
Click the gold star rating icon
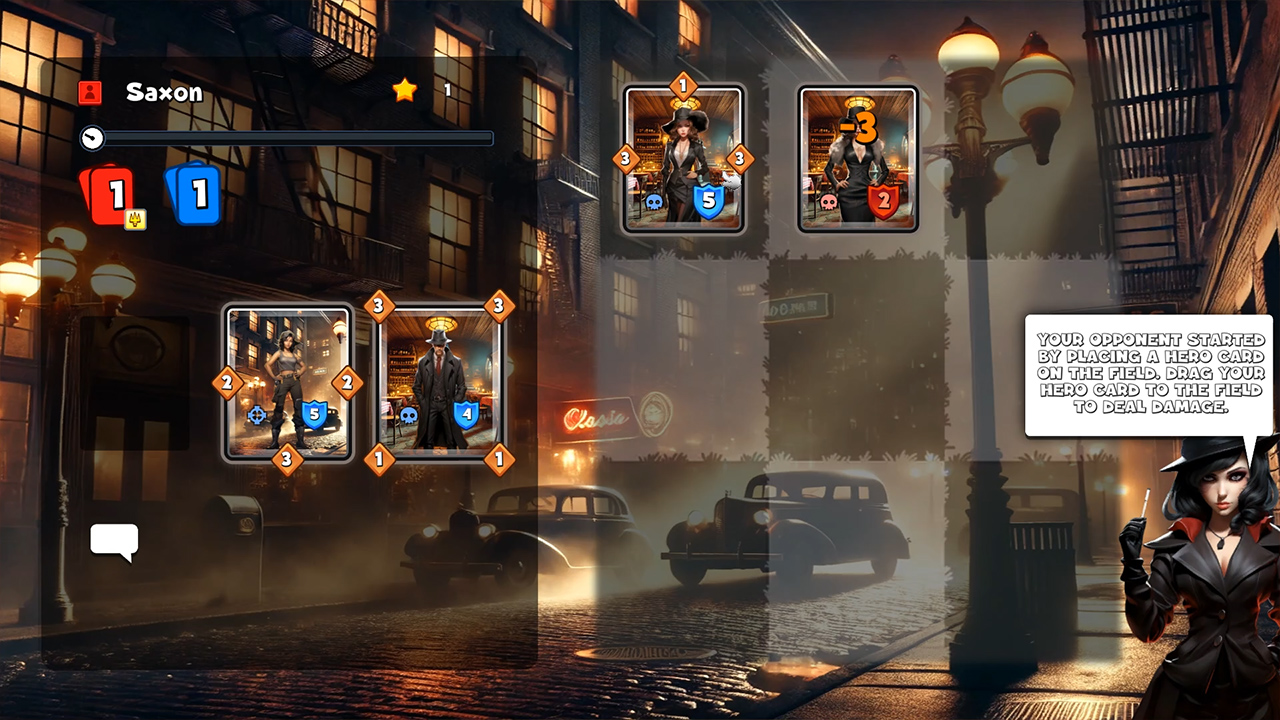click(404, 90)
